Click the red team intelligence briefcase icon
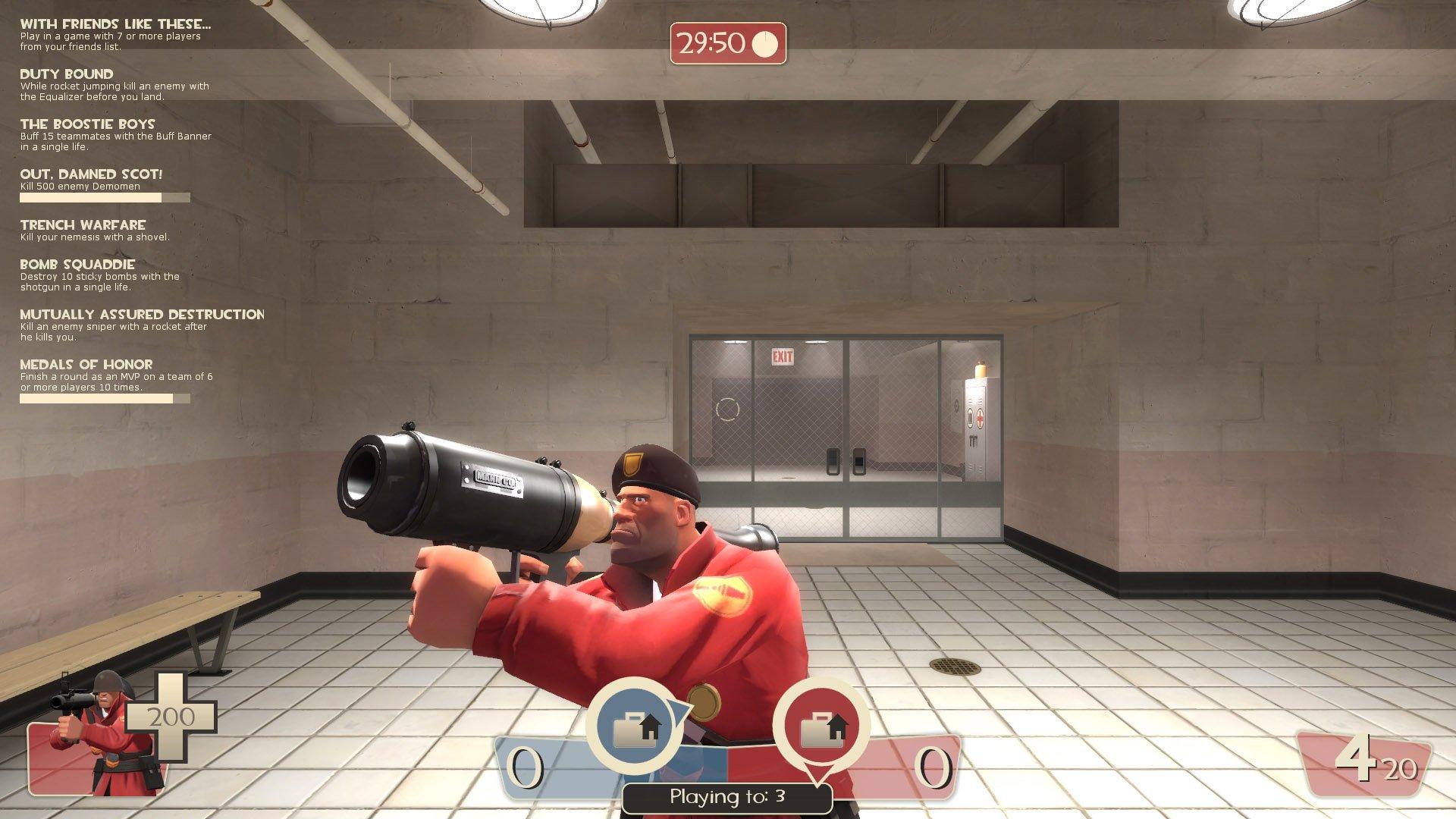 click(821, 727)
